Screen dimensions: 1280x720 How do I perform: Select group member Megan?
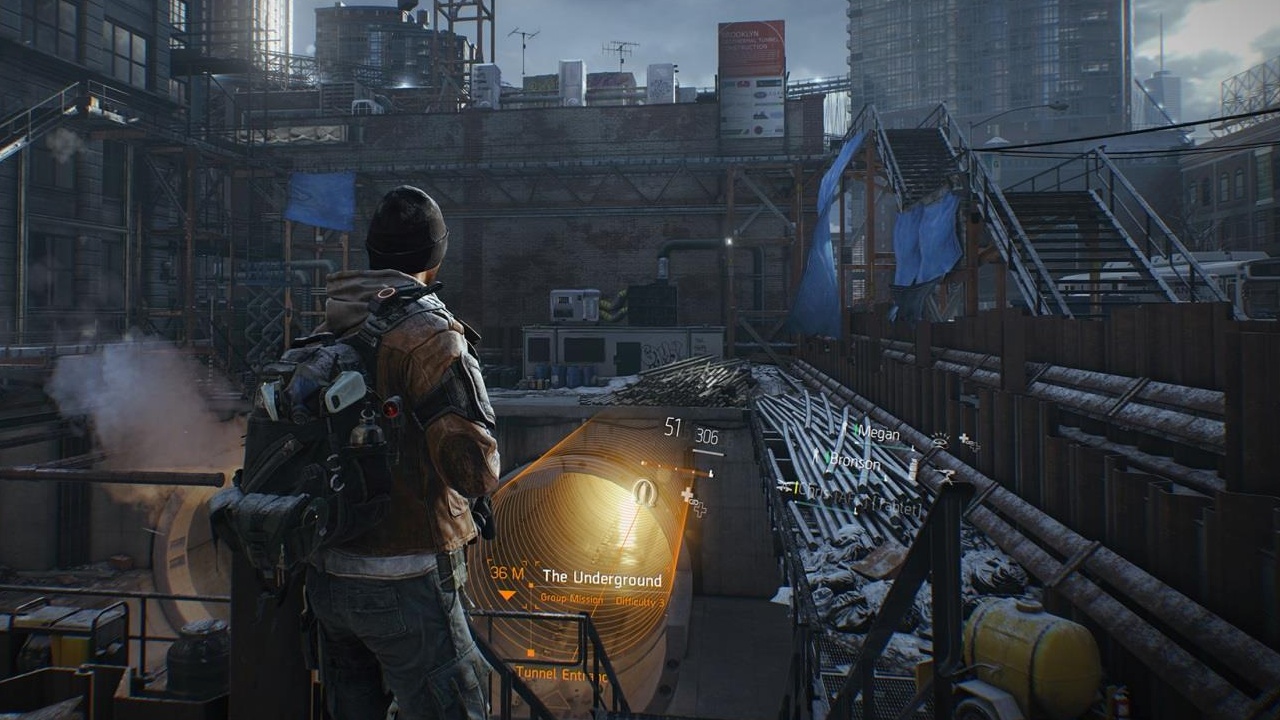(x=879, y=434)
